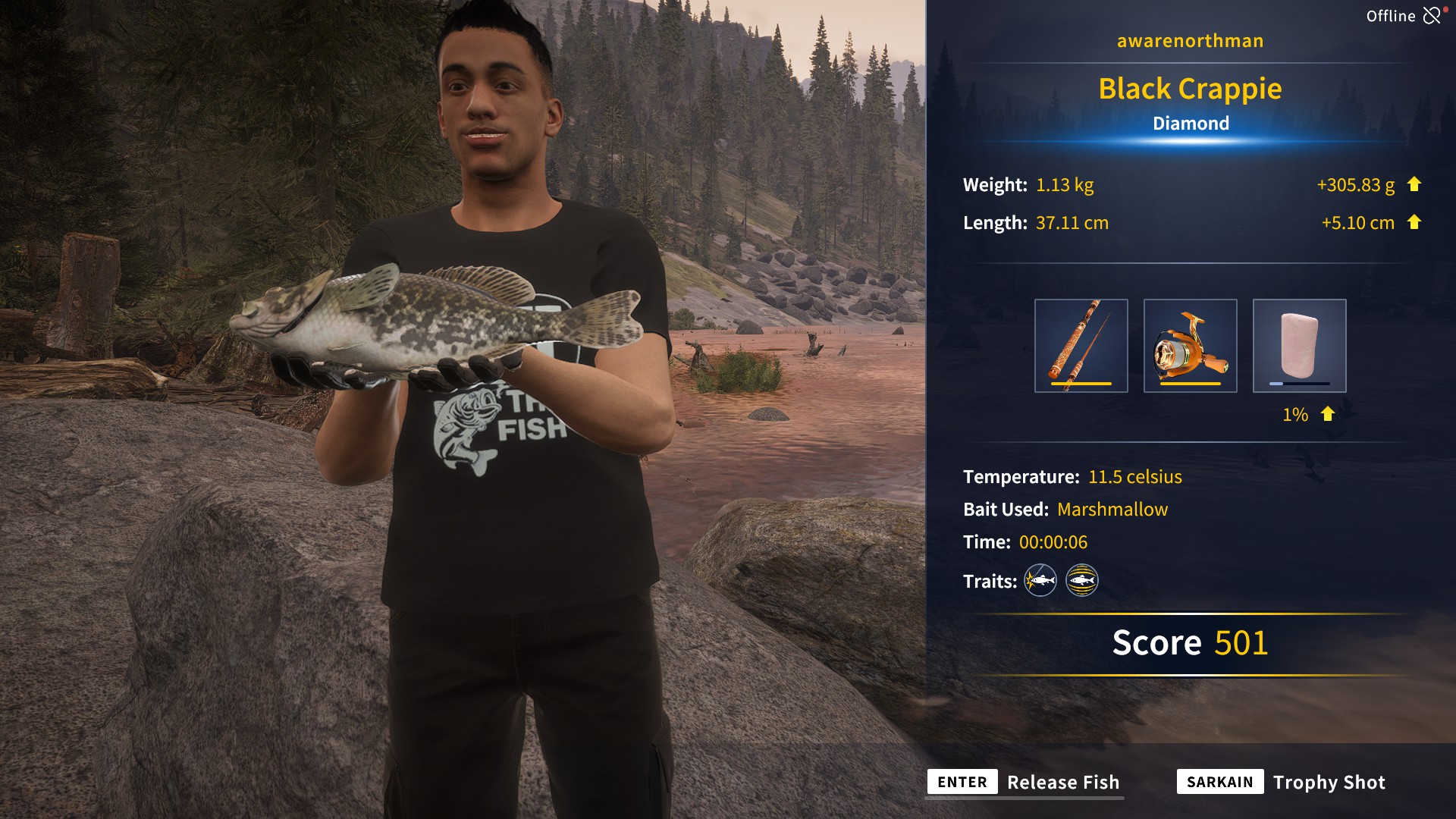1456x819 pixels.
Task: Take a Trophy Shot of the catch
Action: [1282, 782]
